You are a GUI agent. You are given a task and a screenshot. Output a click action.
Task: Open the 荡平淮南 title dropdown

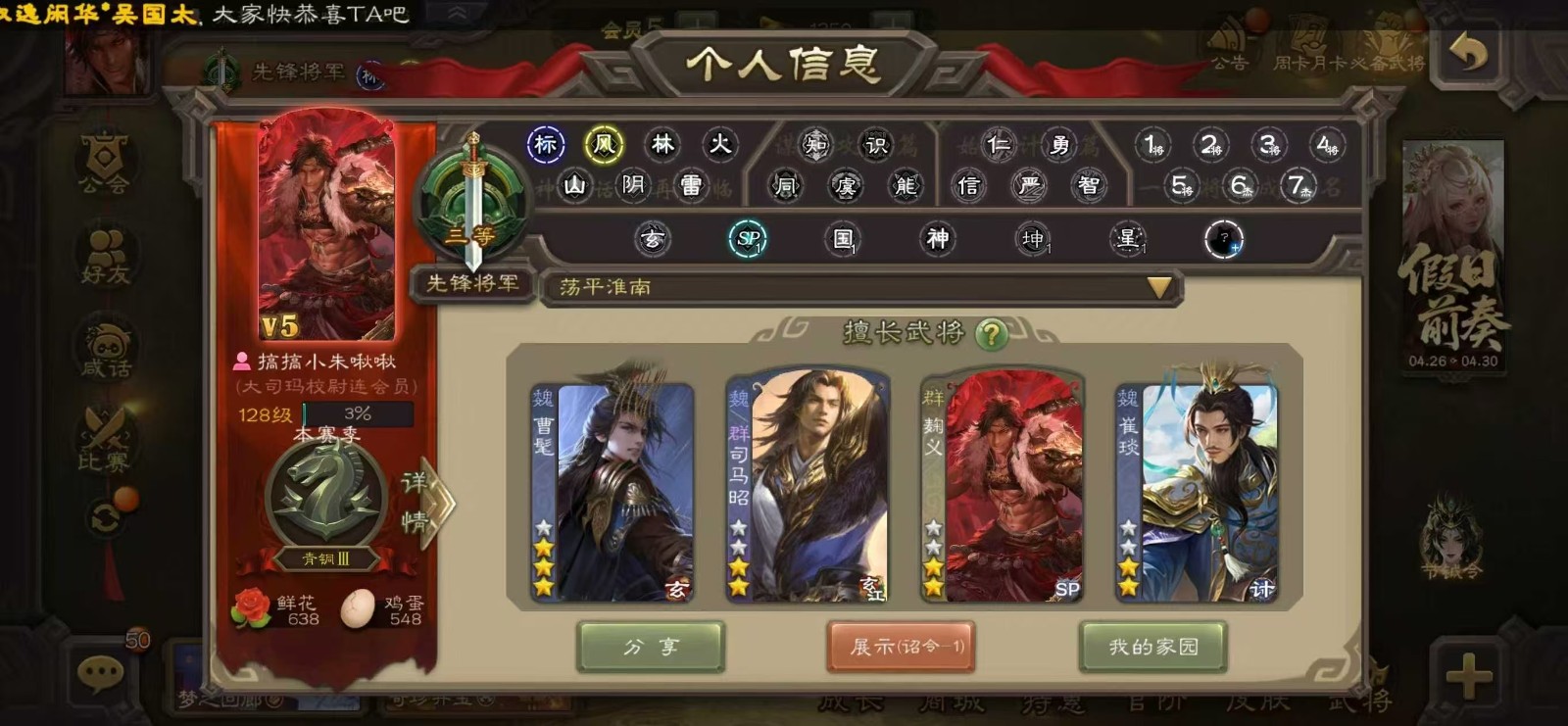click(1159, 287)
